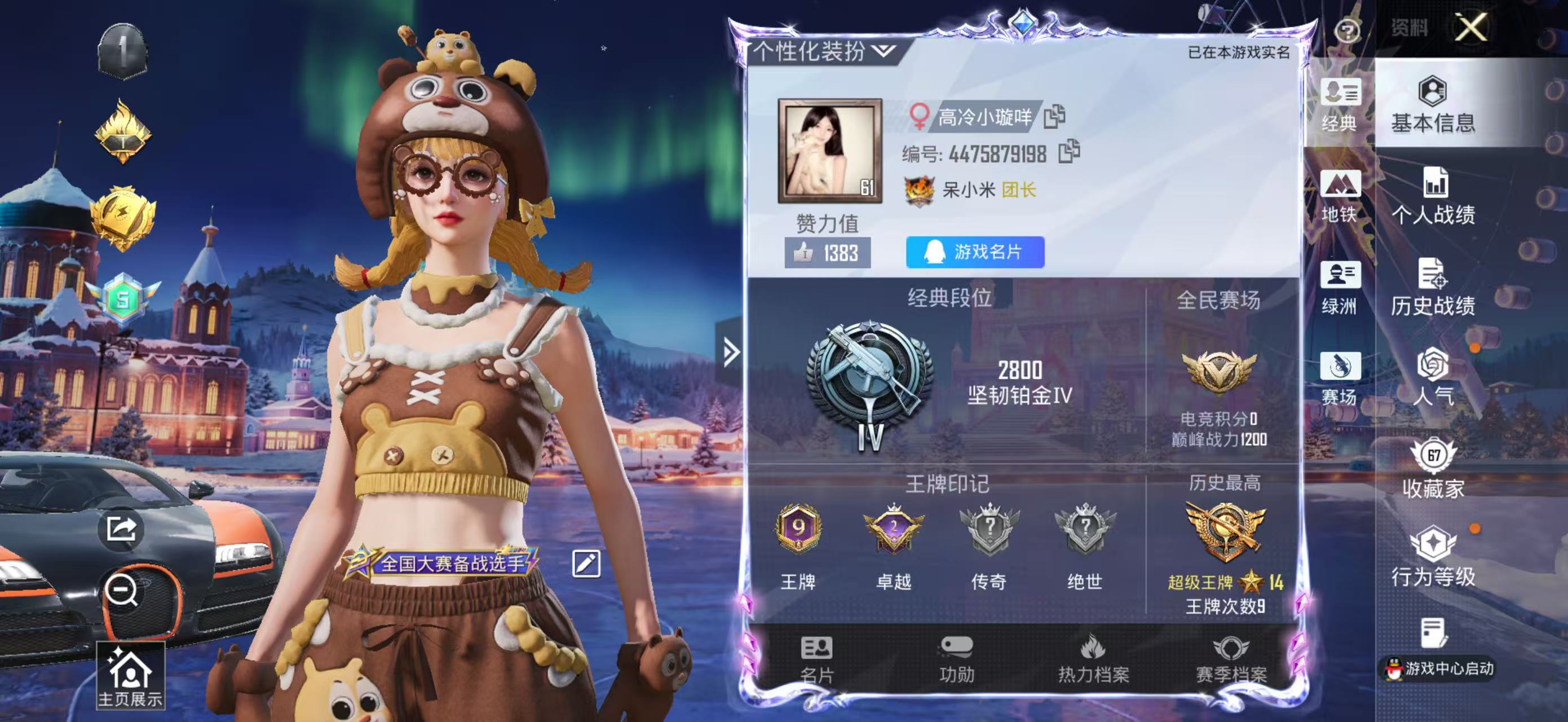Open the 收藏家 collector section

1433,469
